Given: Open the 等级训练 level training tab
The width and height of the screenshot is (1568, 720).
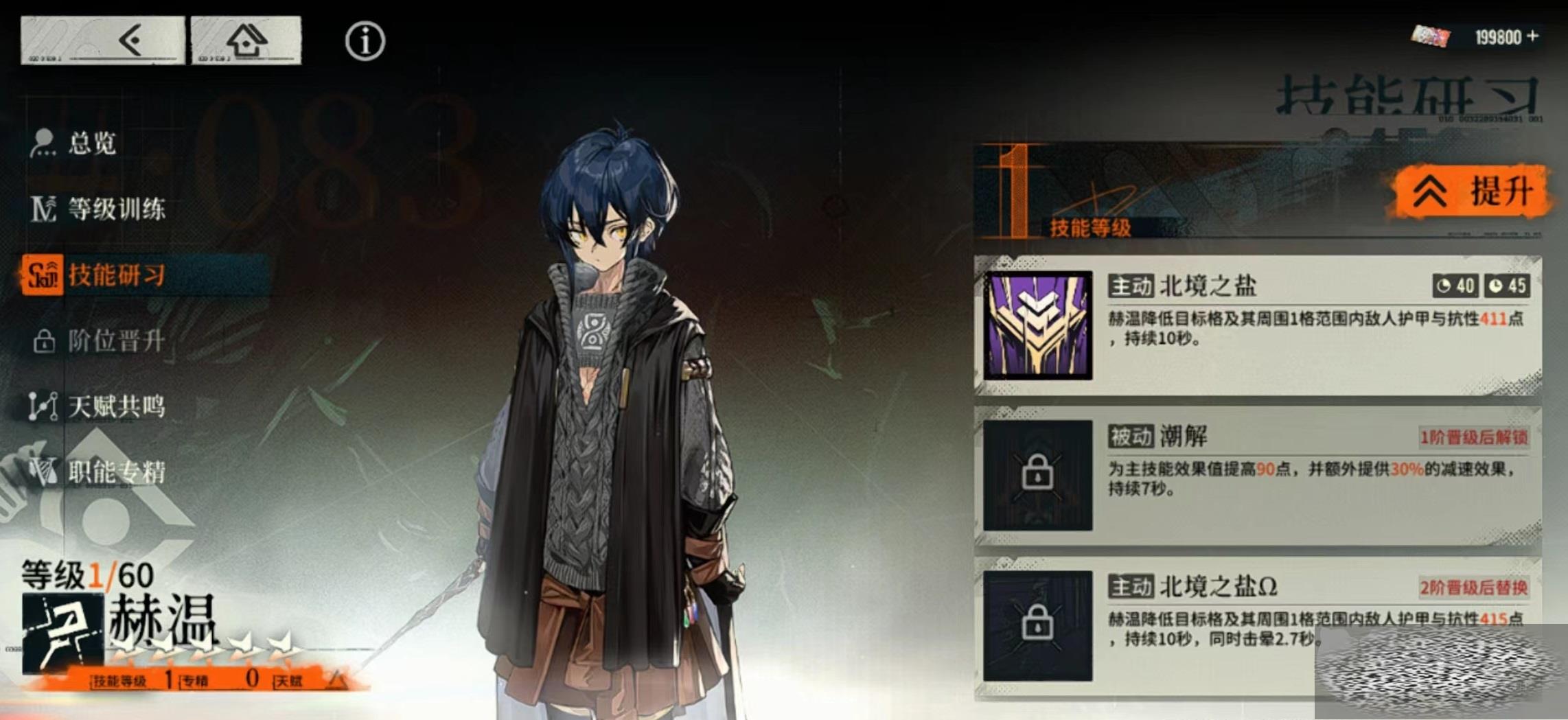Looking at the screenshot, I should (x=115, y=209).
